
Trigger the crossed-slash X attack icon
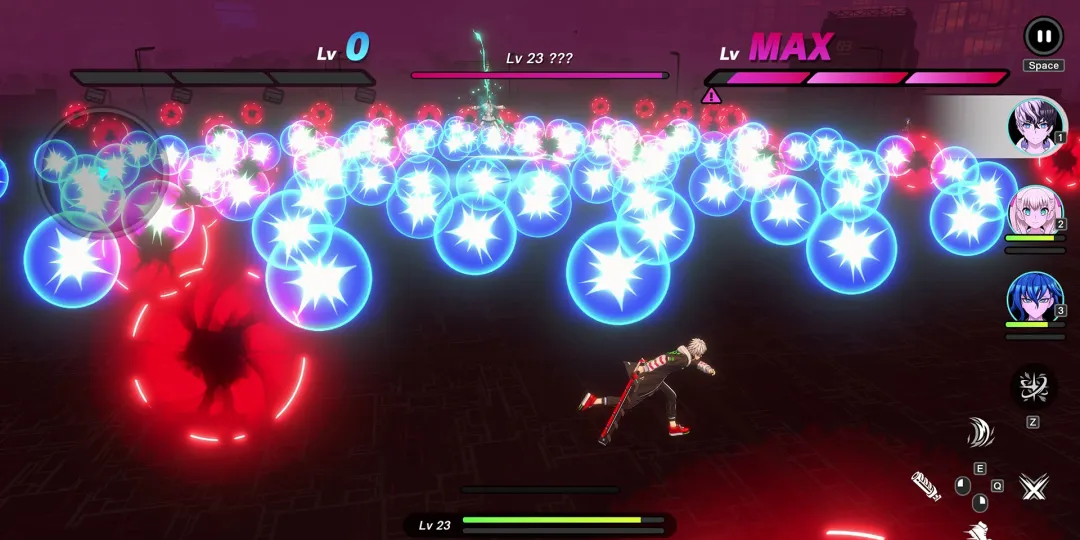tap(1033, 487)
